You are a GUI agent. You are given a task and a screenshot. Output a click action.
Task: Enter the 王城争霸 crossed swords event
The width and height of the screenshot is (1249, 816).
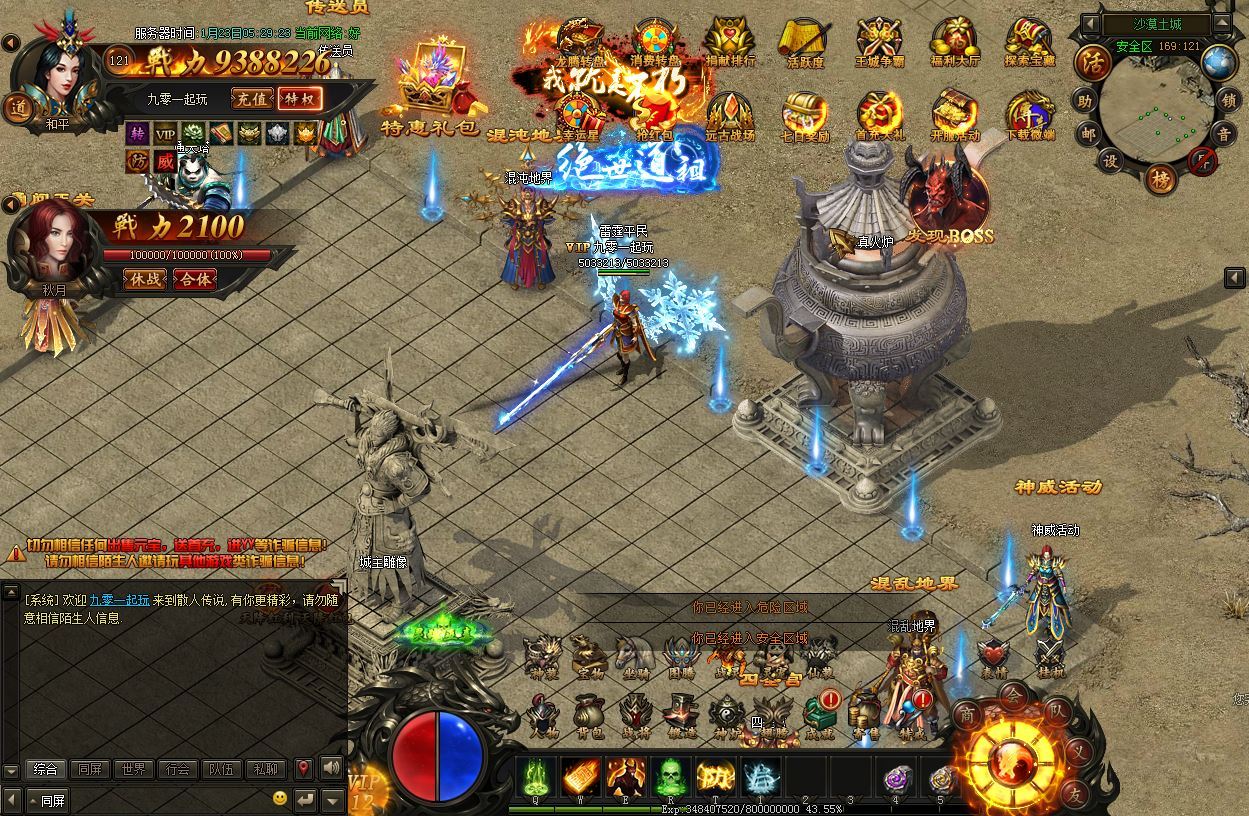[880, 43]
